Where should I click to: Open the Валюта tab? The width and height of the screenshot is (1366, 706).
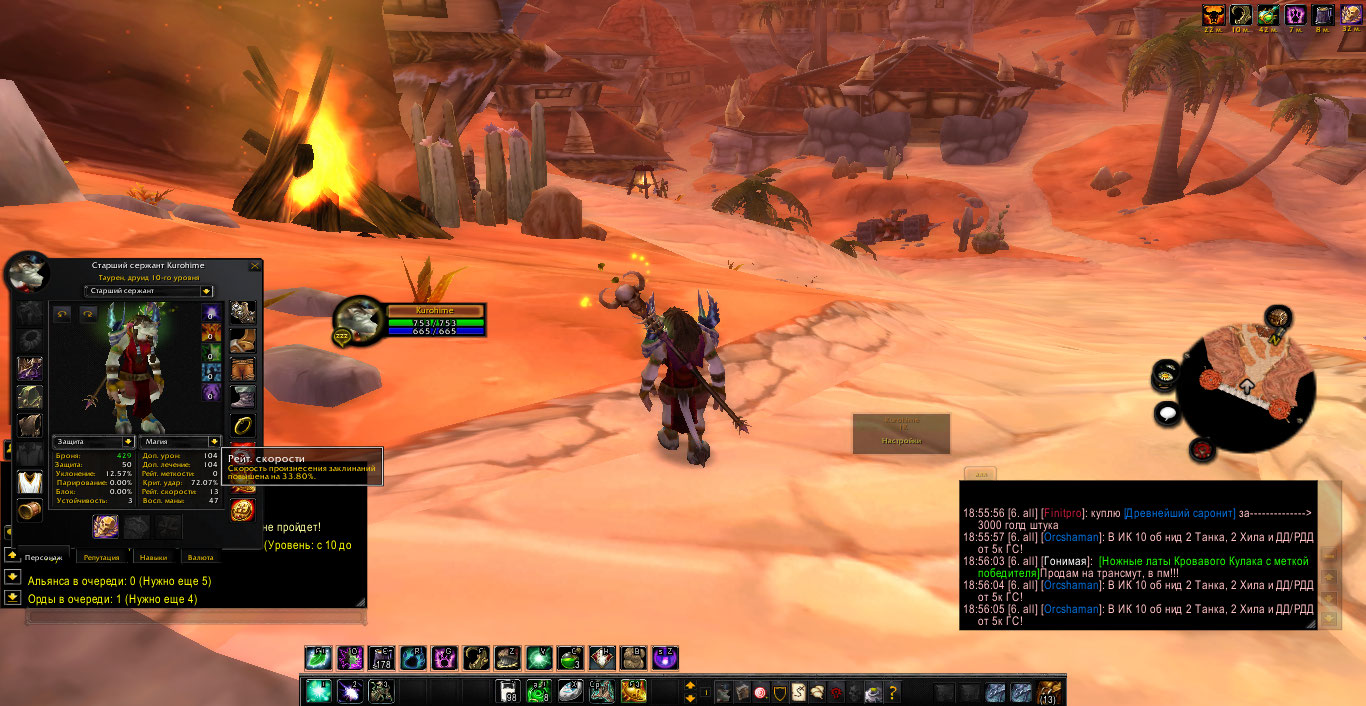click(200, 557)
